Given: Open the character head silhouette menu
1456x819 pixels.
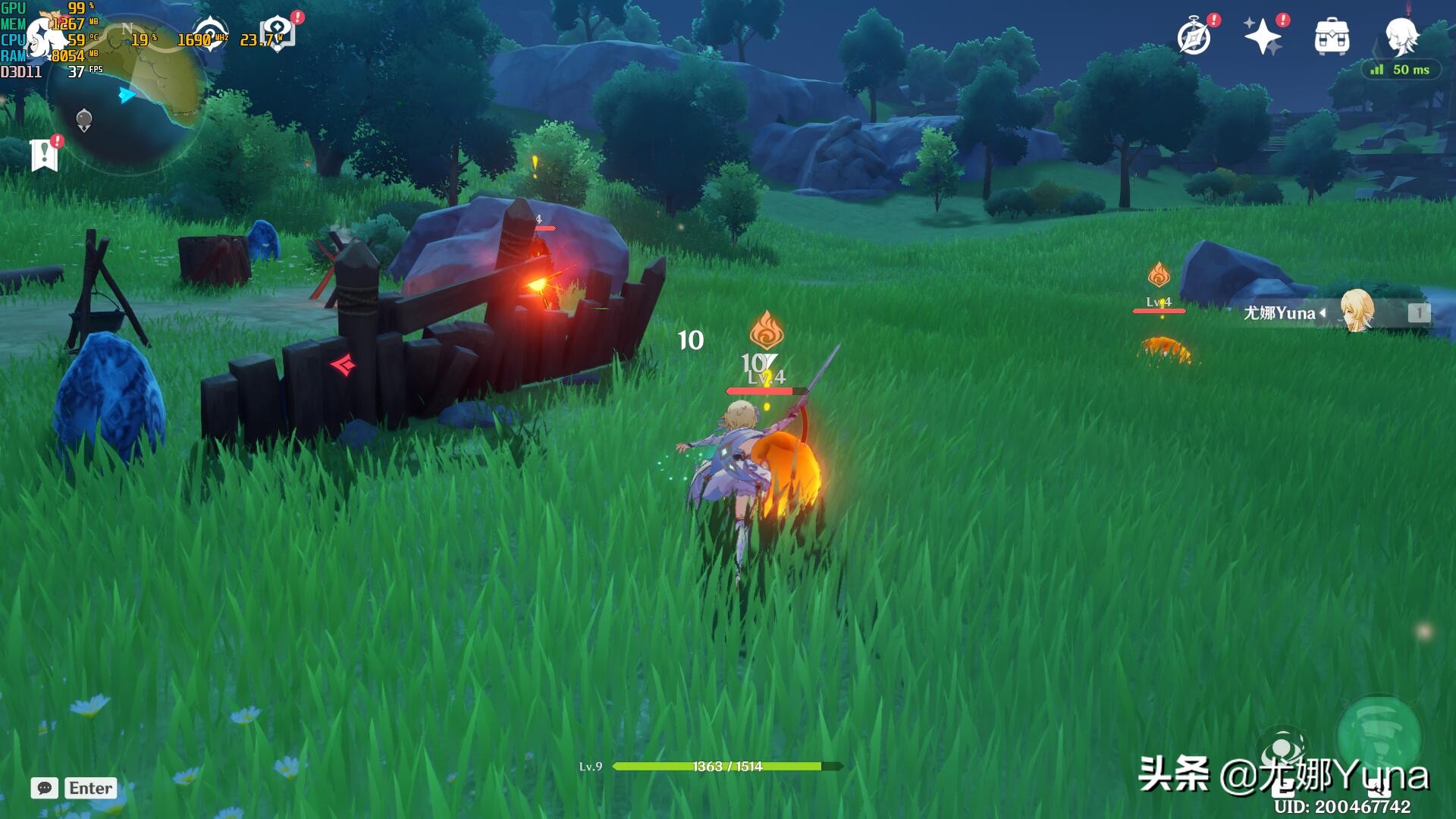Looking at the screenshot, I should point(1401,36).
